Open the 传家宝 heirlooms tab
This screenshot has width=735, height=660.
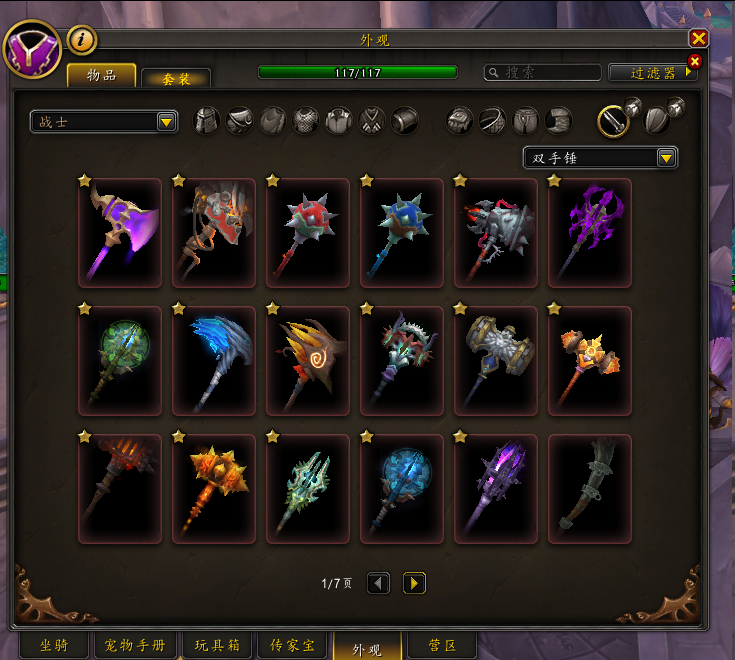point(293,645)
